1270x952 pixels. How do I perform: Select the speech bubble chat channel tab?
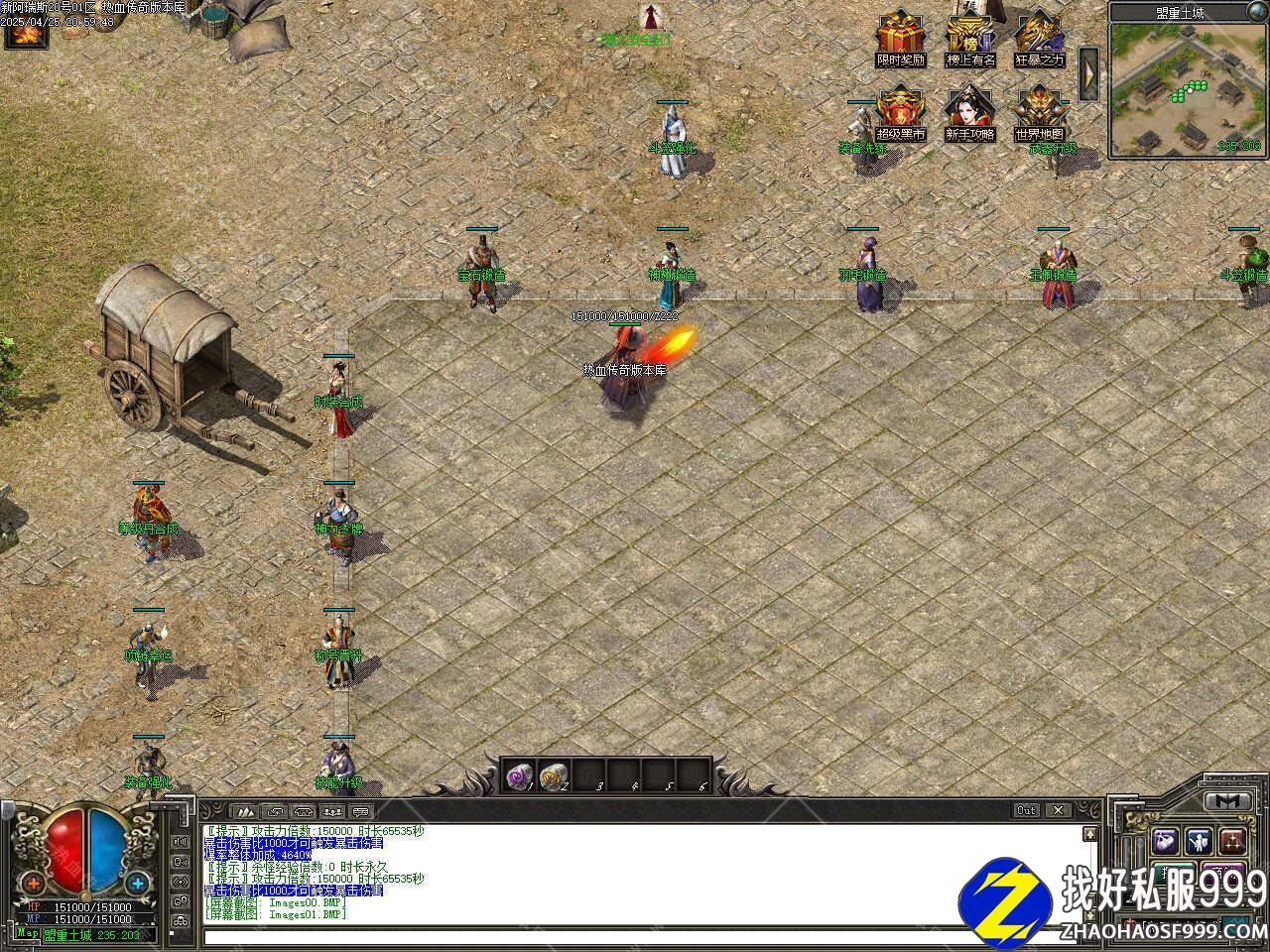pyautogui.click(x=361, y=811)
